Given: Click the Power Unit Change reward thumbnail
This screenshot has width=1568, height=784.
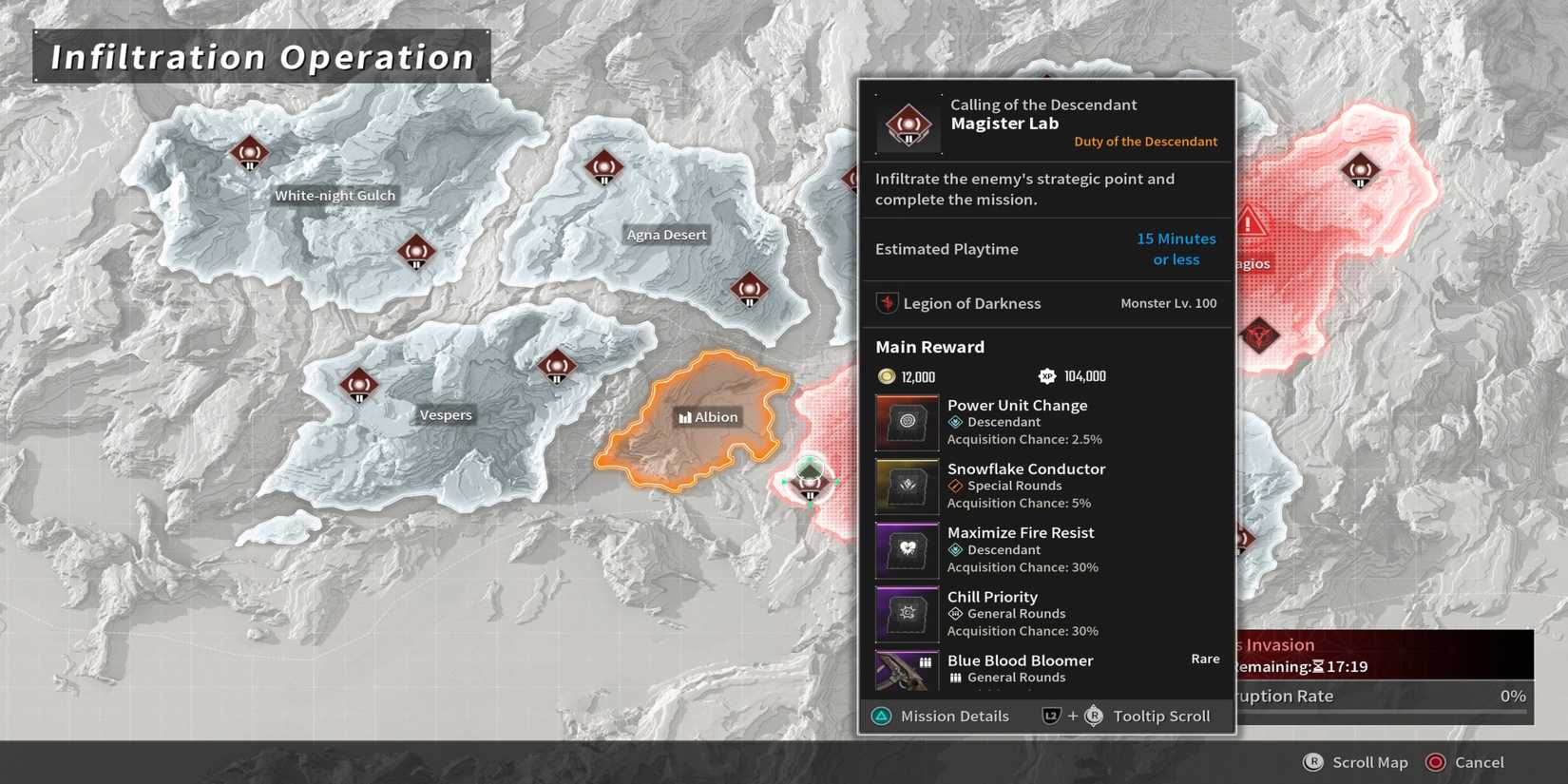Looking at the screenshot, I should (907, 421).
